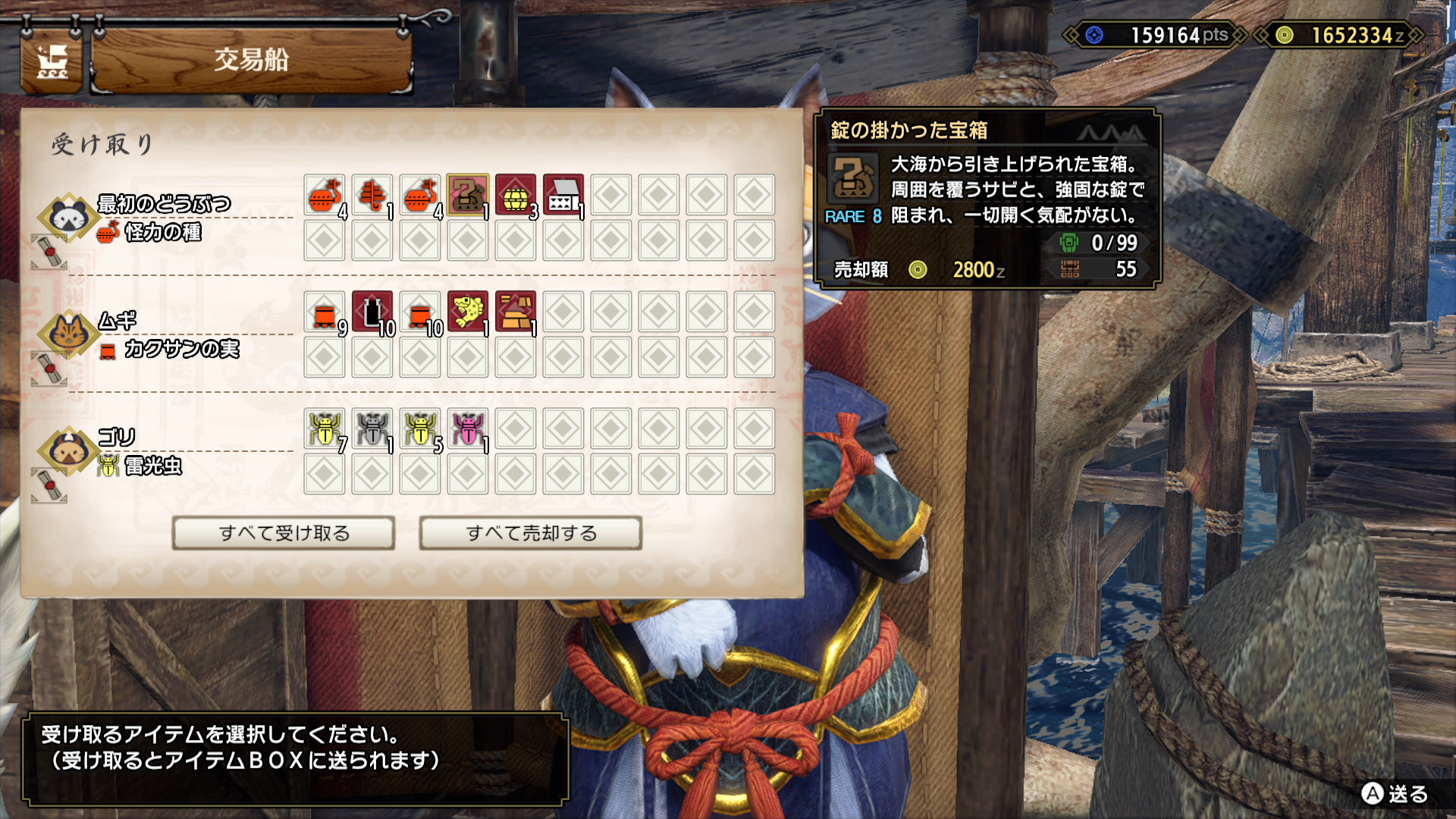
Task: Pick the yellow Thunderbug stack of 7
Action: (x=325, y=429)
